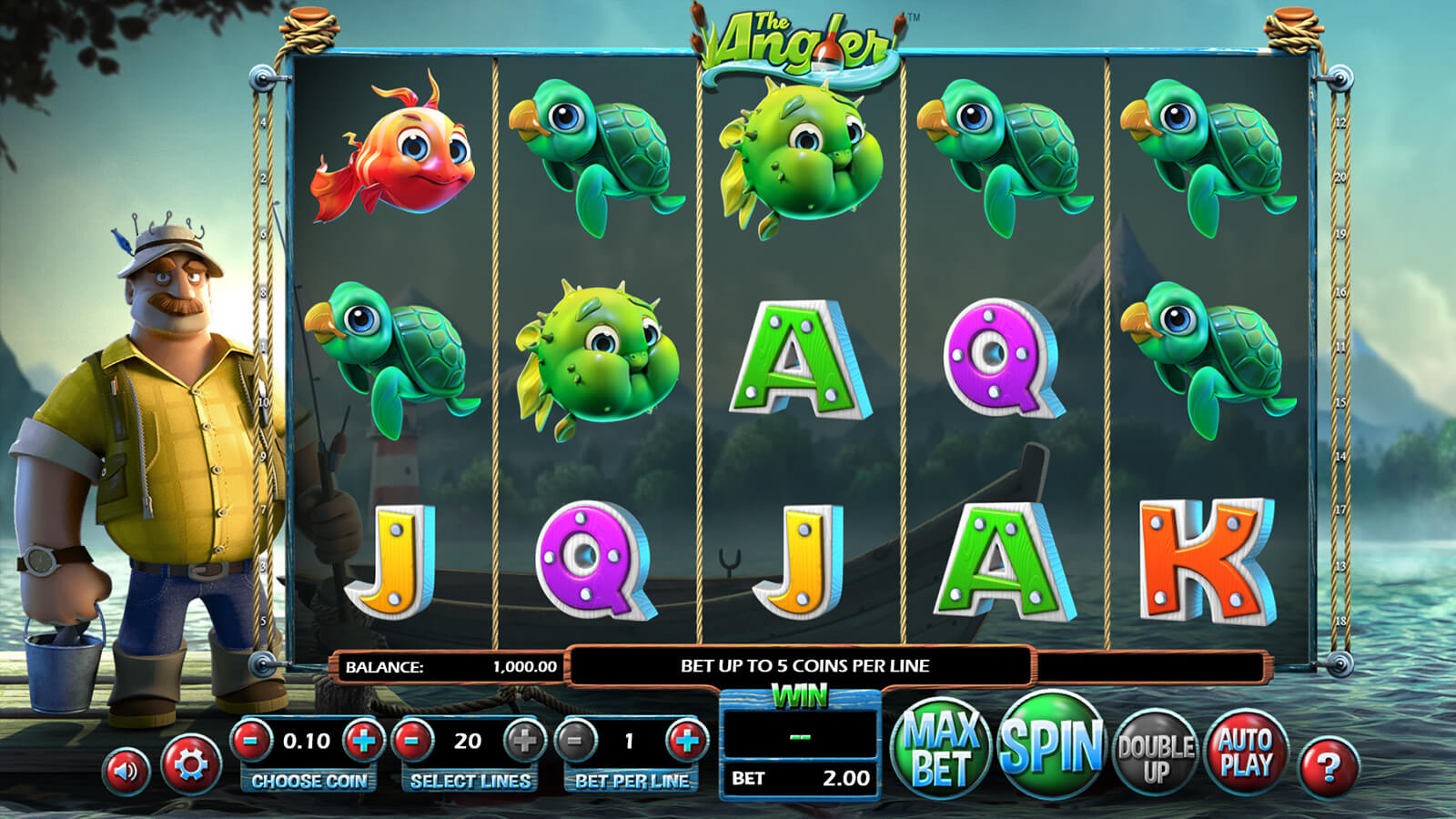
Task: Increase the coin value with plus
Action: (x=364, y=741)
